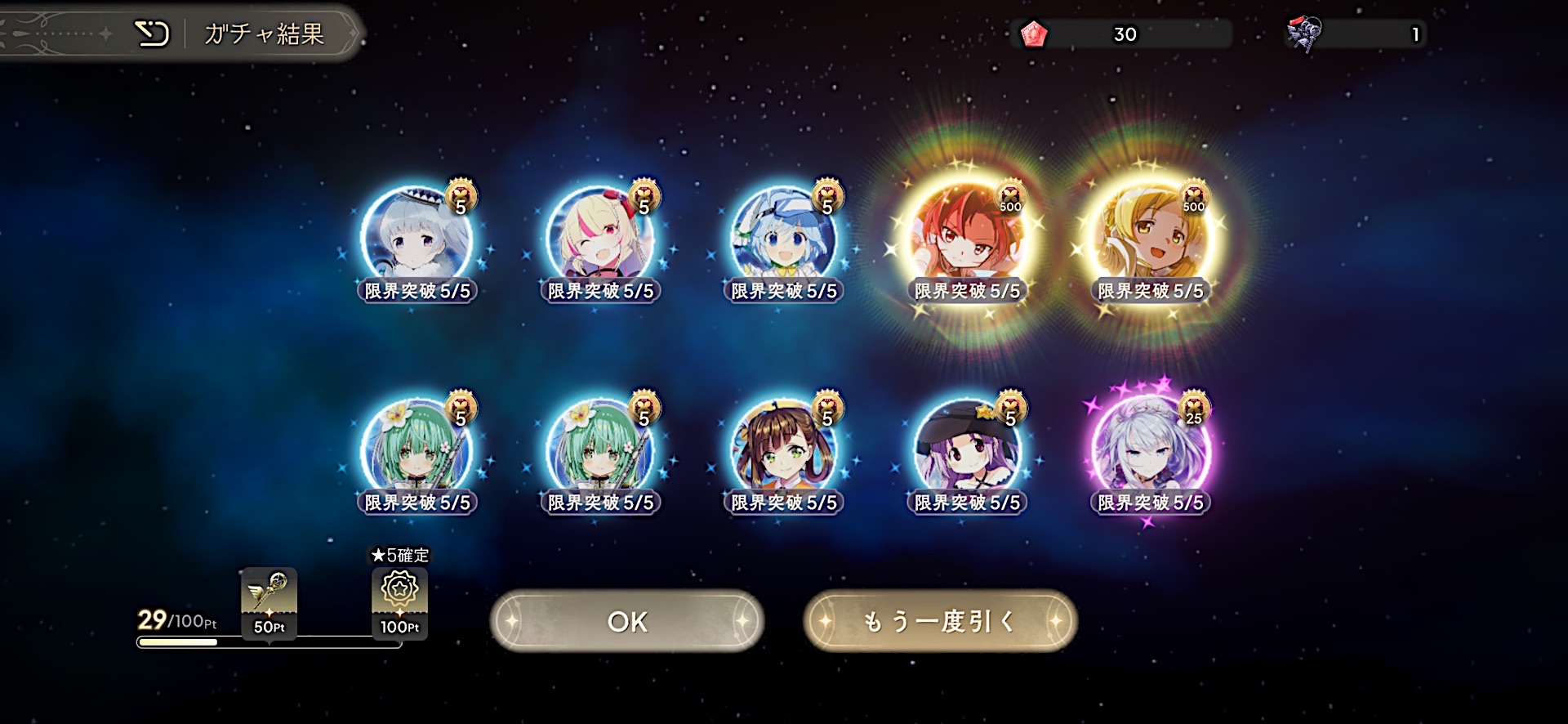The image size is (1568, 724).
Task: Tap the red gem currency counter
Action: point(1123,34)
